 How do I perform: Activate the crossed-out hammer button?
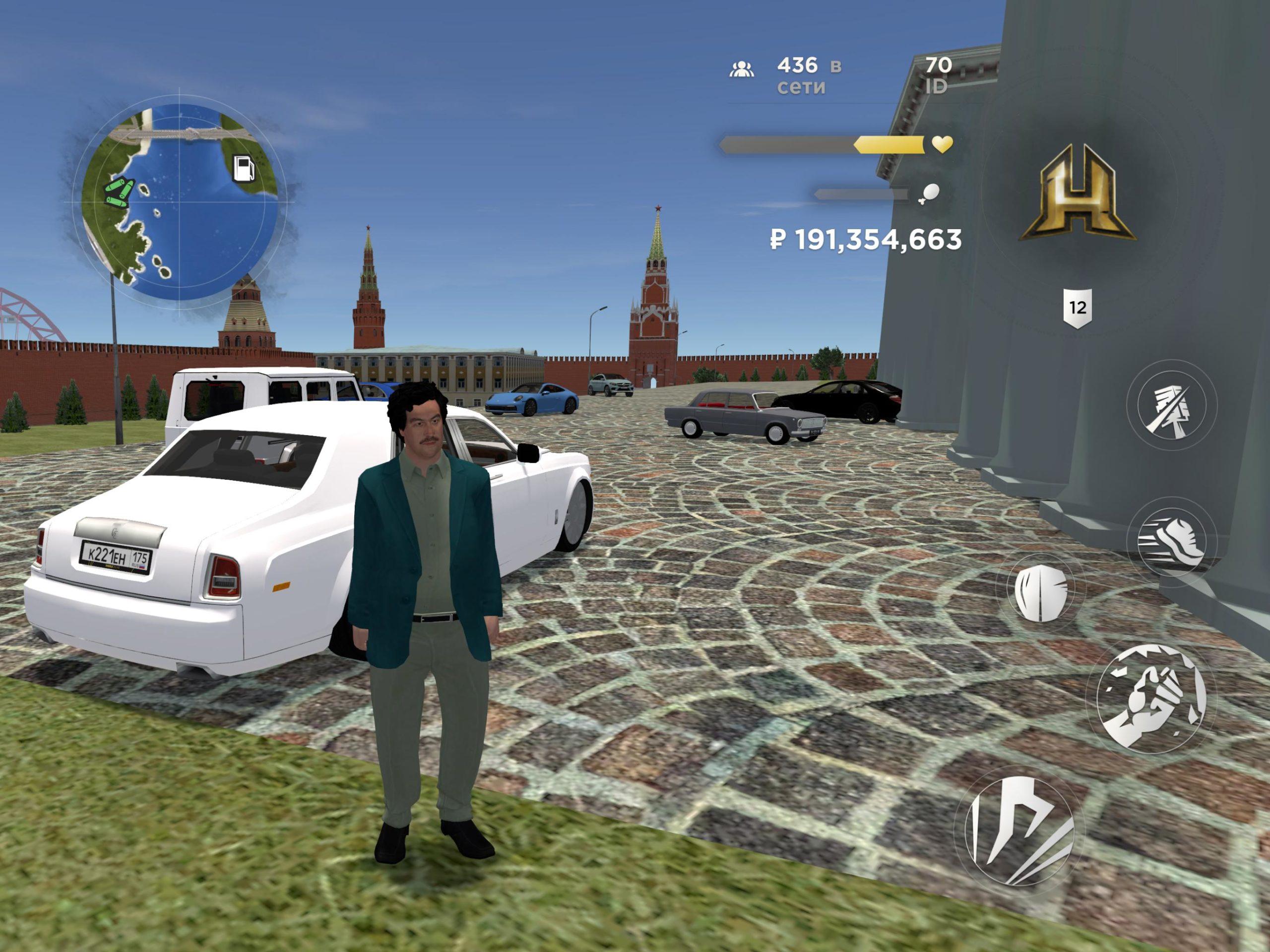point(1171,406)
